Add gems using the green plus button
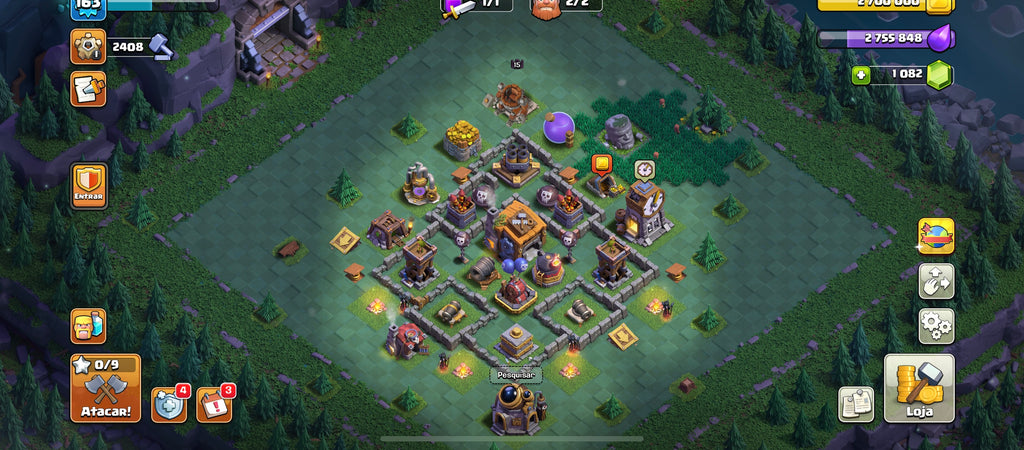This screenshot has width=1024, height=450. (x=861, y=75)
